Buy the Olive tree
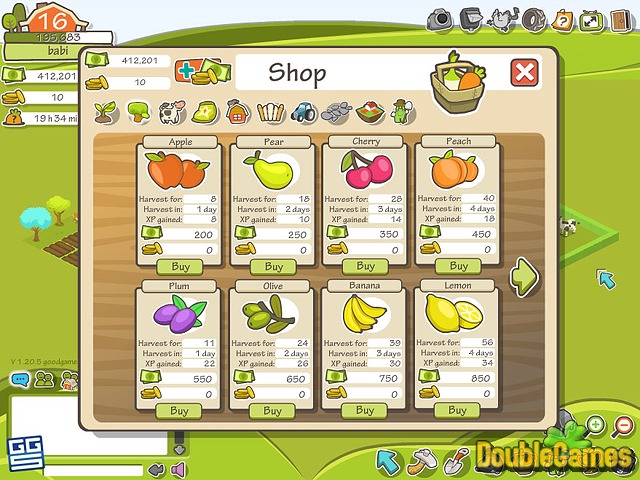 coord(272,411)
